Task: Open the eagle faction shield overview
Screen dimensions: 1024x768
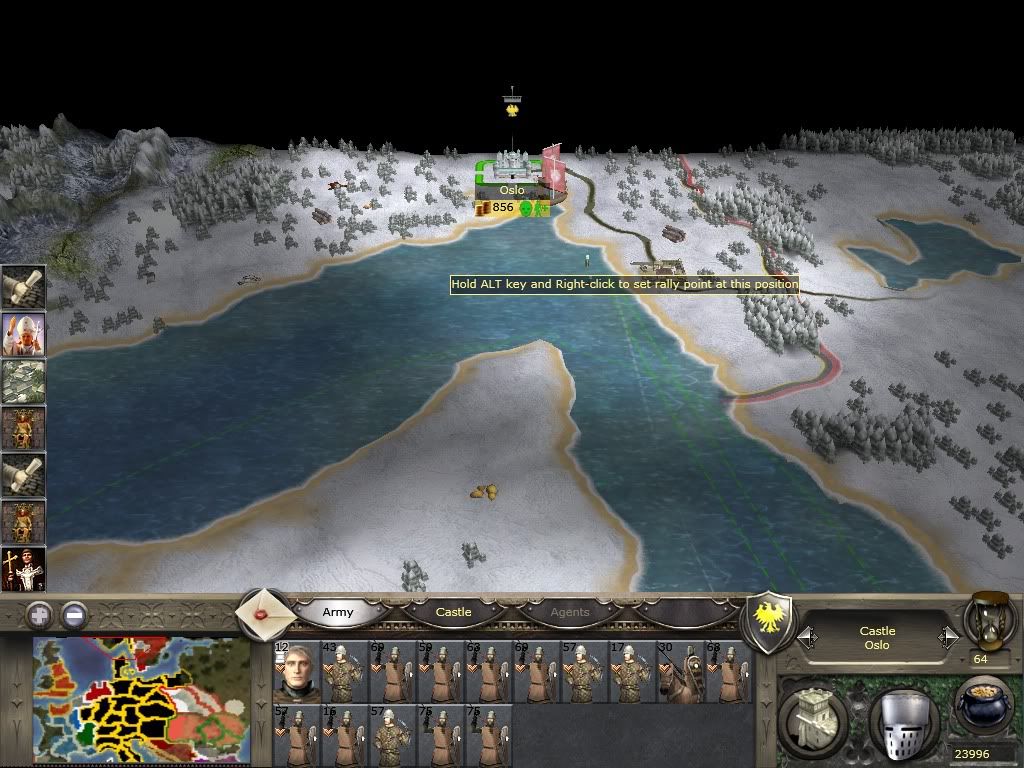Action: [771, 623]
